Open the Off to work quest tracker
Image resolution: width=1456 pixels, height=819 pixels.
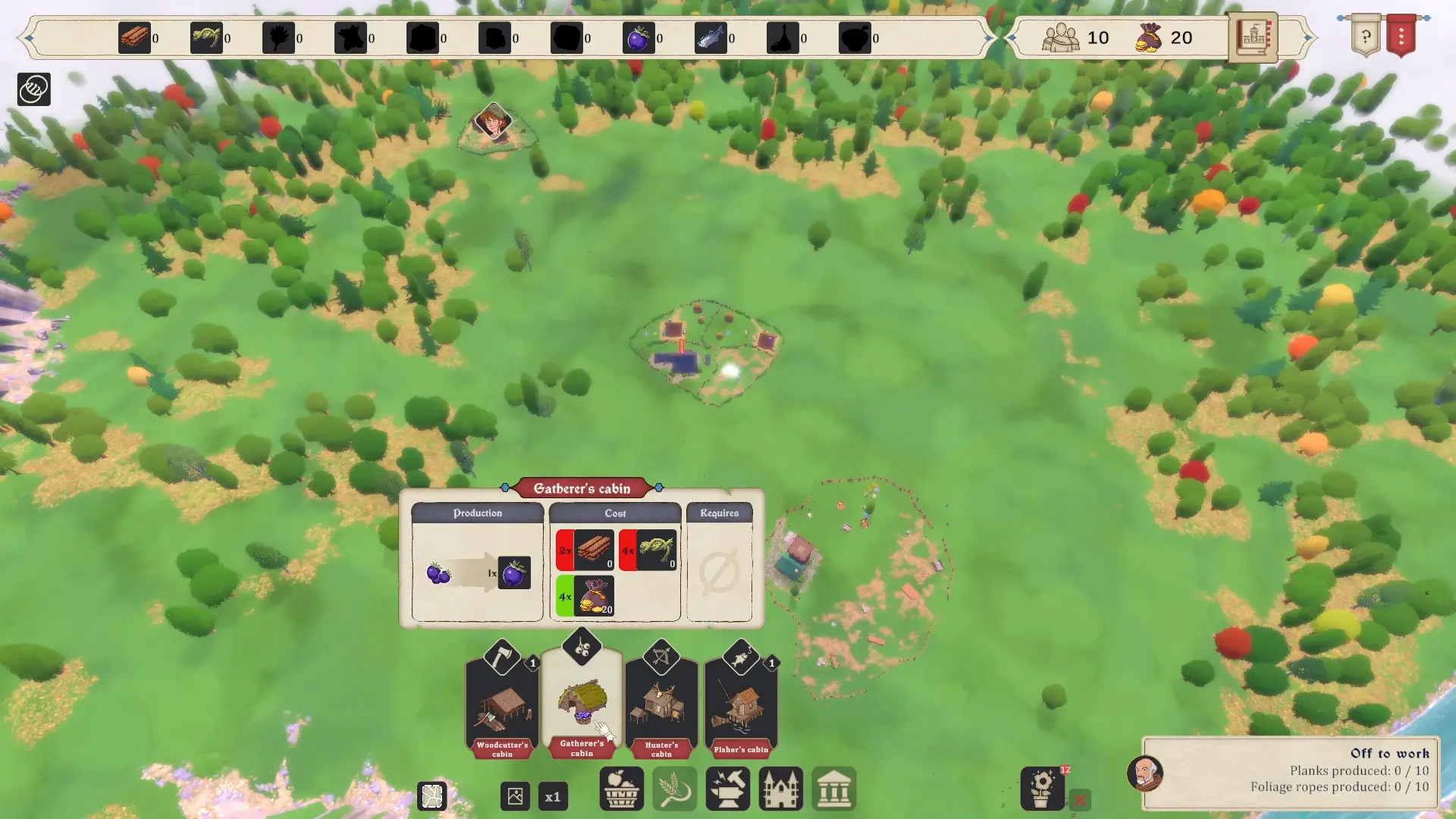tap(1291, 772)
